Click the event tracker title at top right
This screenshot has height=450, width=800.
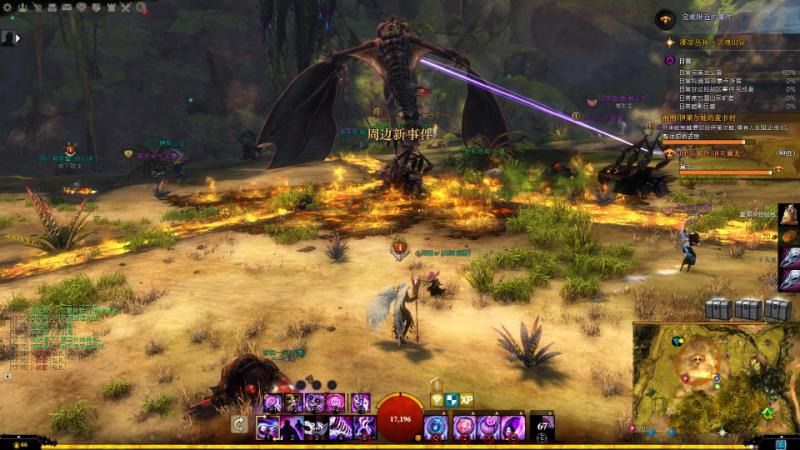[707, 17]
